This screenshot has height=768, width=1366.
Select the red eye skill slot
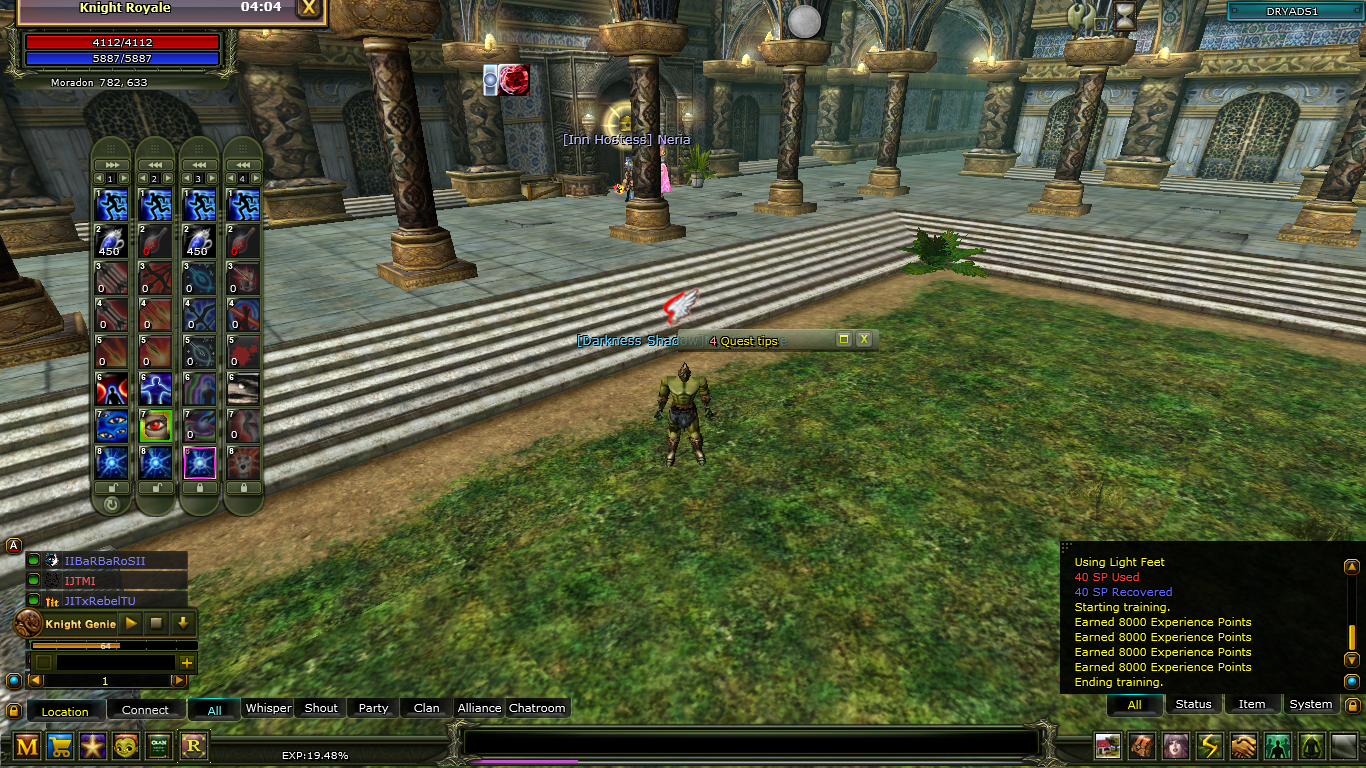[156, 425]
